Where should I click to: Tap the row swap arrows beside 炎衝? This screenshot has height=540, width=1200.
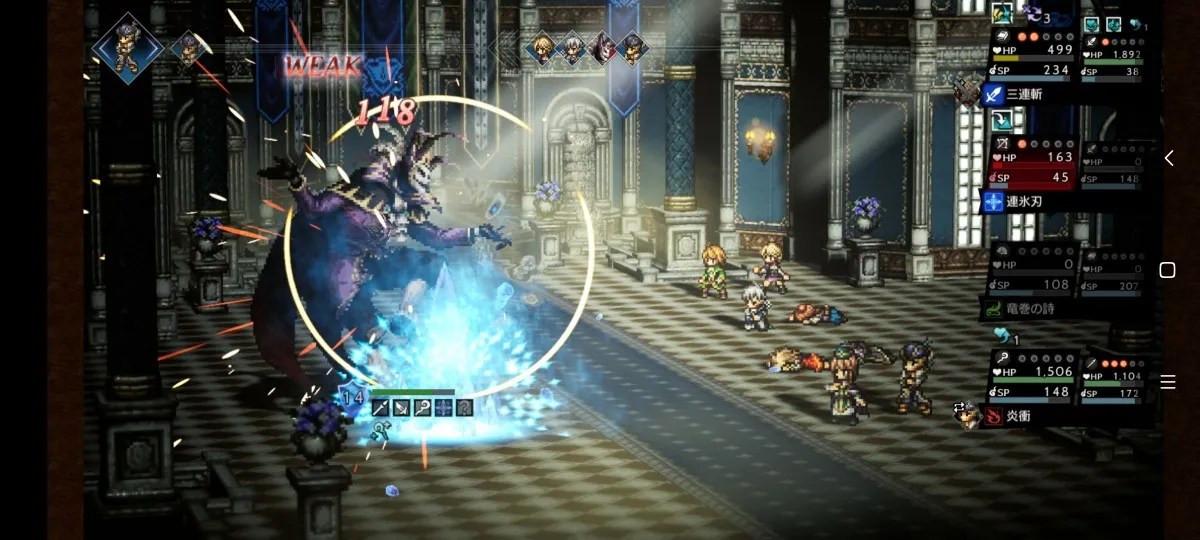click(x=961, y=410)
